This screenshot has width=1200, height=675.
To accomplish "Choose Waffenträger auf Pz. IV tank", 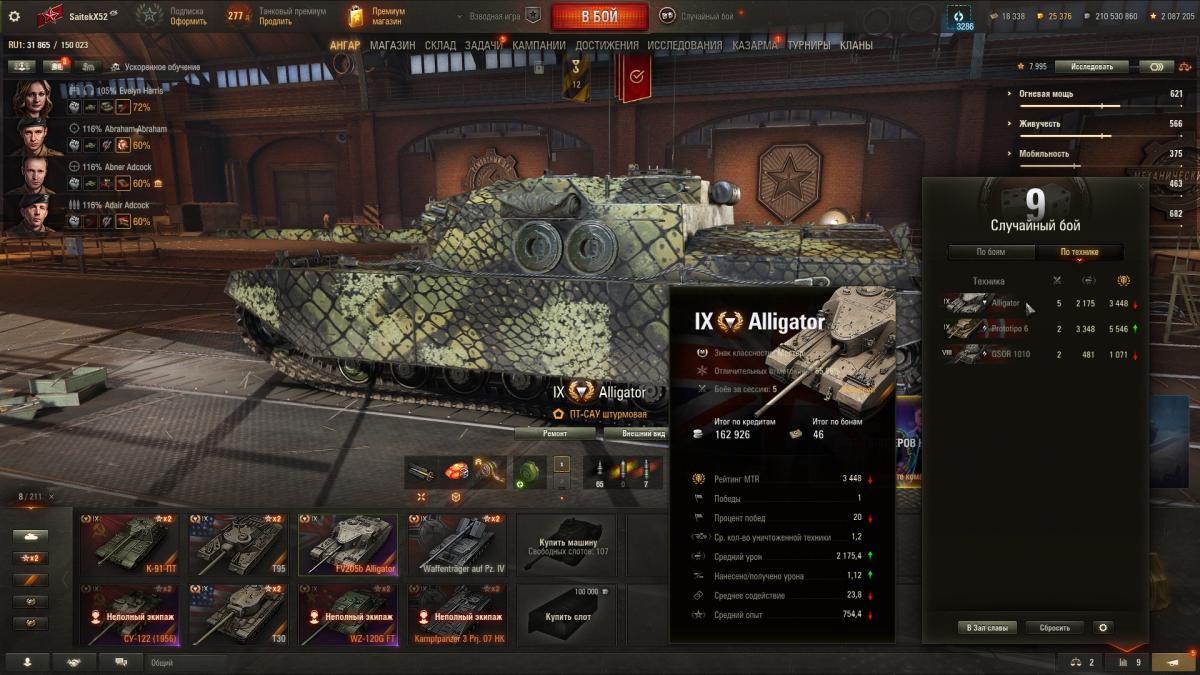I will [x=457, y=545].
